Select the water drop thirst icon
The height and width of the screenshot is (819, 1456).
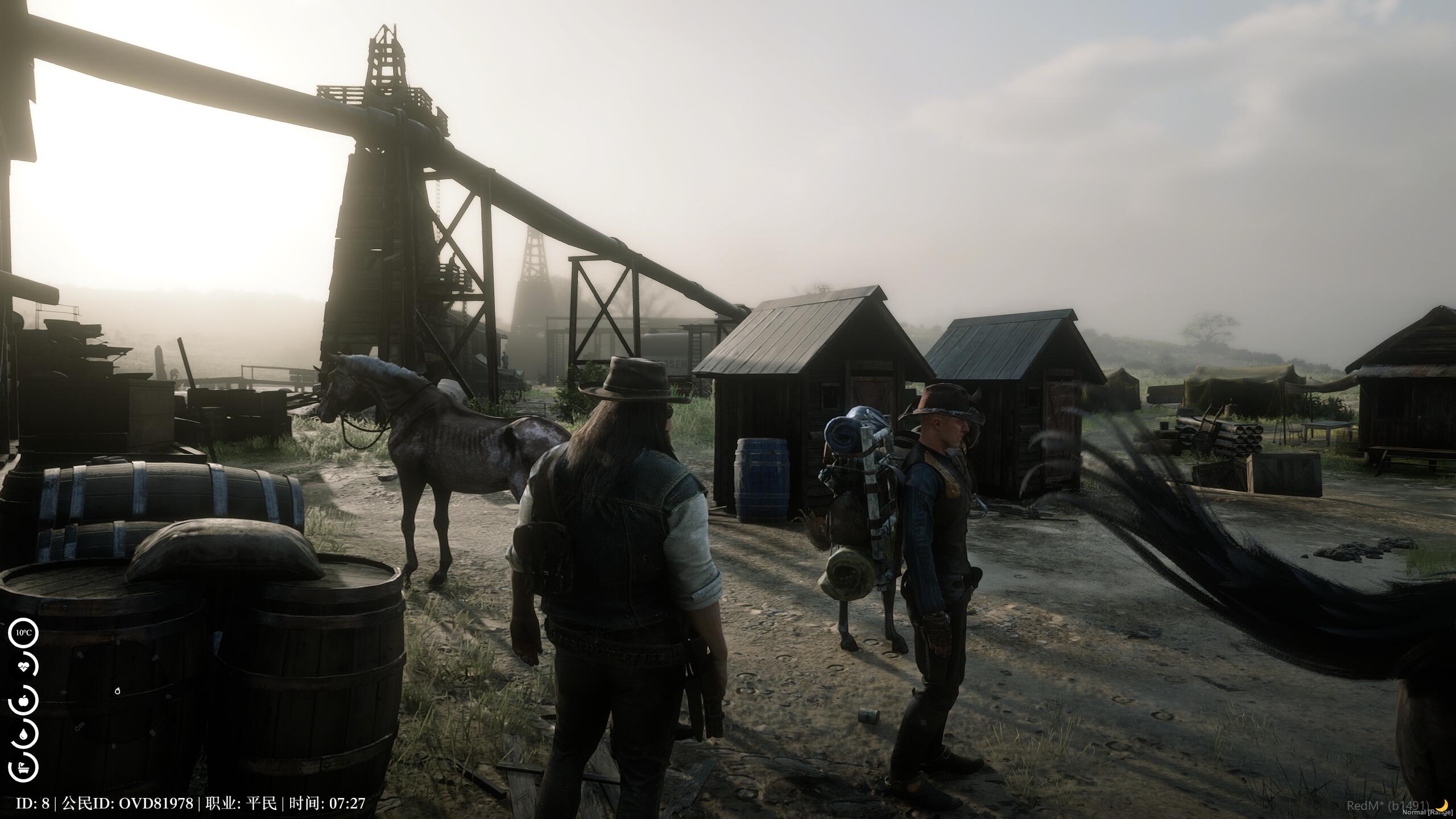(x=23, y=734)
